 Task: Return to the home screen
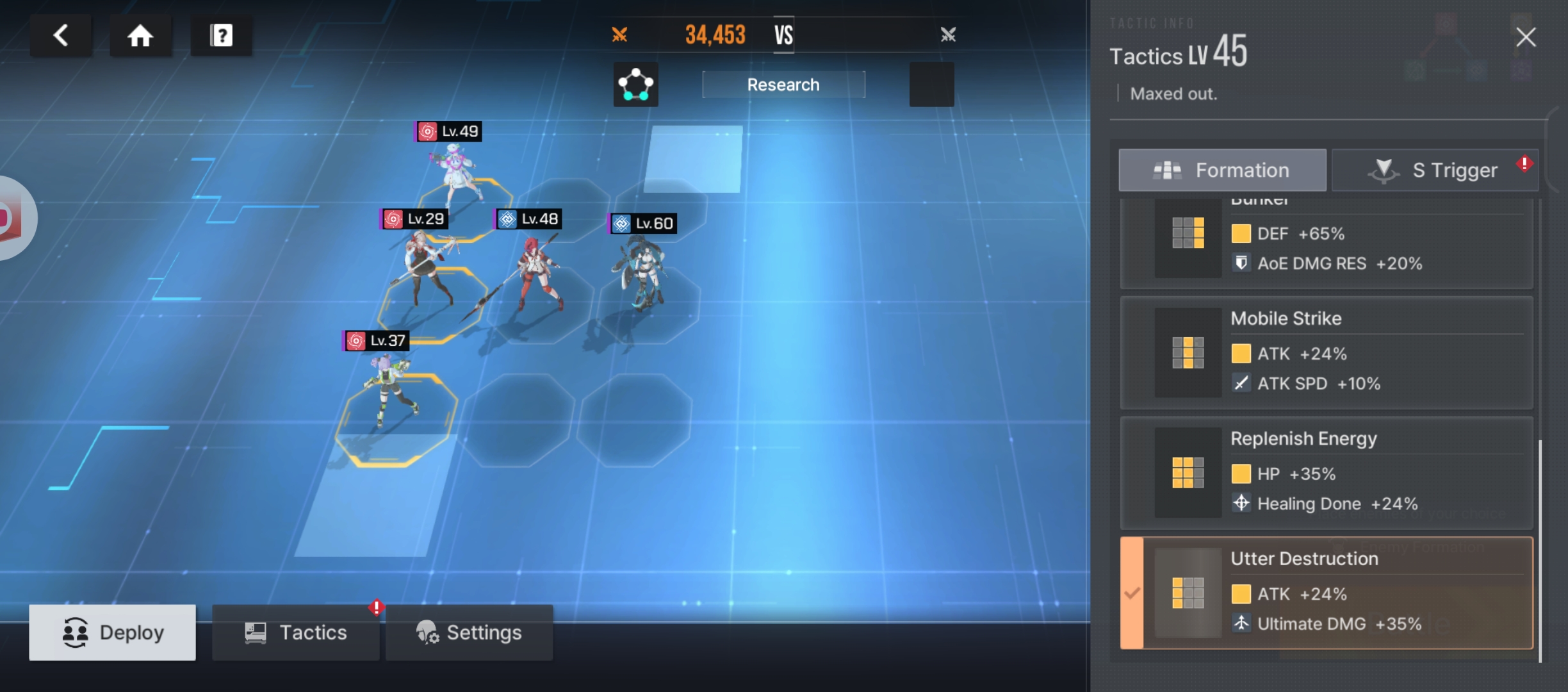point(140,35)
